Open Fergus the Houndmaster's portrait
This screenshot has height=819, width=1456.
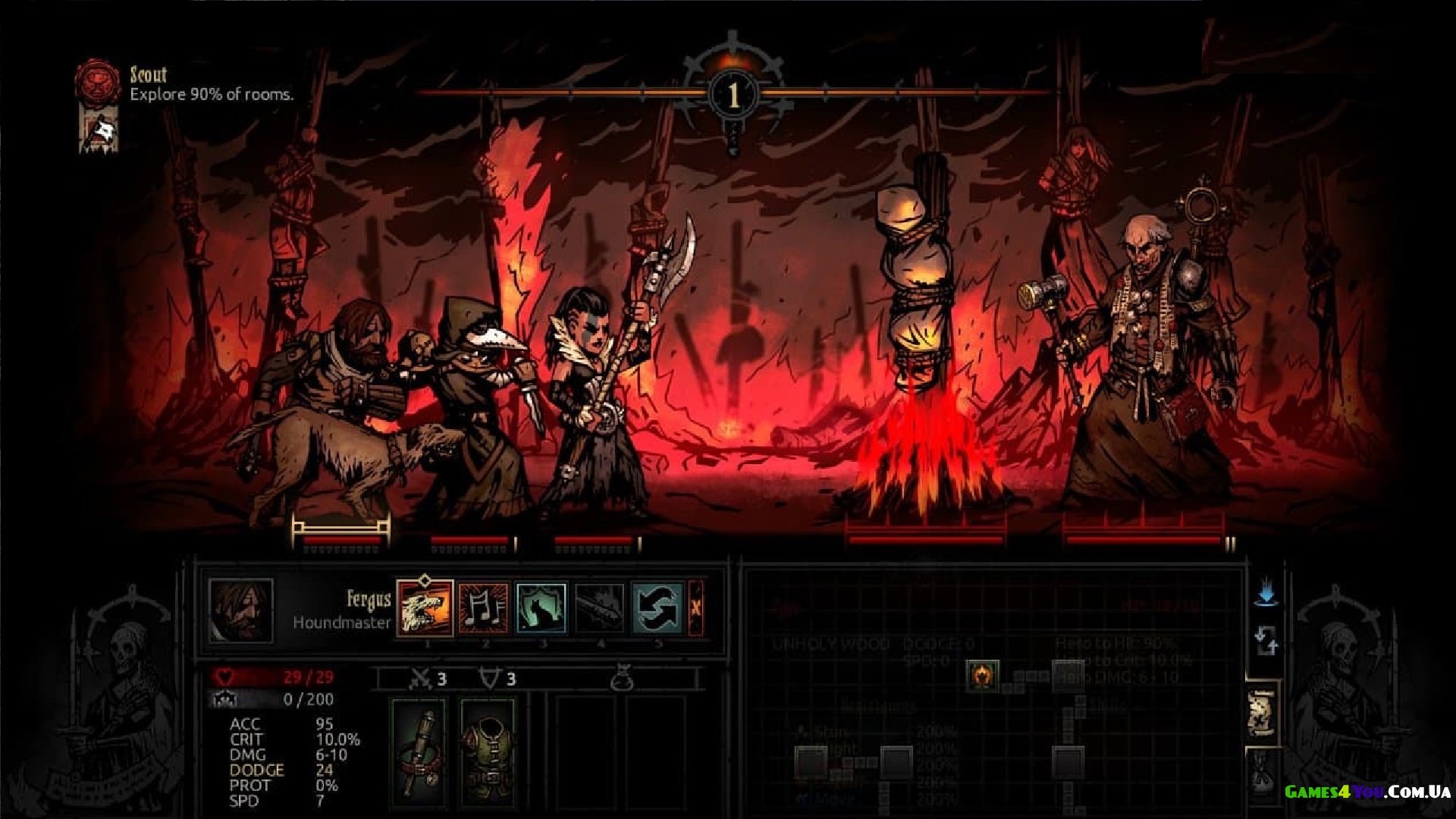coord(241,610)
